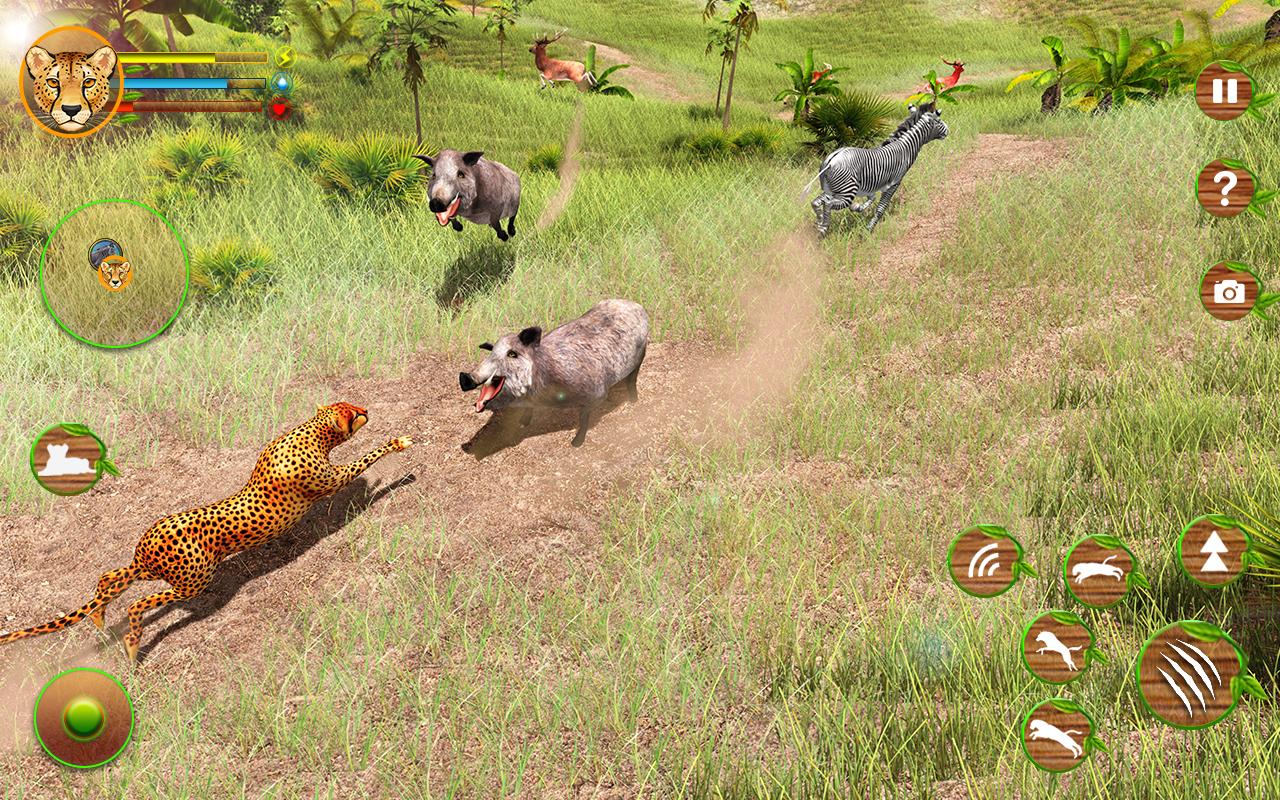The width and height of the screenshot is (1280, 800).
Task: Tap the lightning energy indicator icon
Action: coord(284,56)
